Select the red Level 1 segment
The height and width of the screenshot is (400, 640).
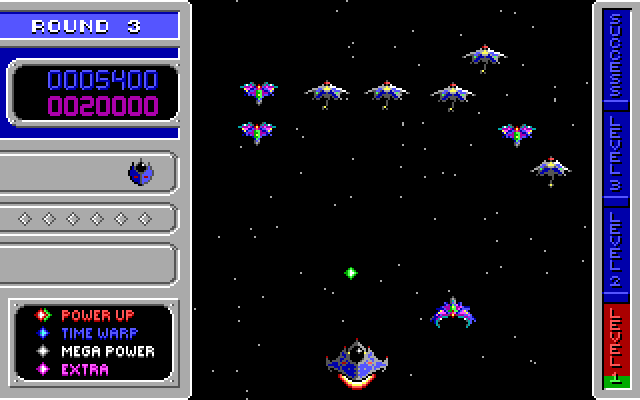614,345
